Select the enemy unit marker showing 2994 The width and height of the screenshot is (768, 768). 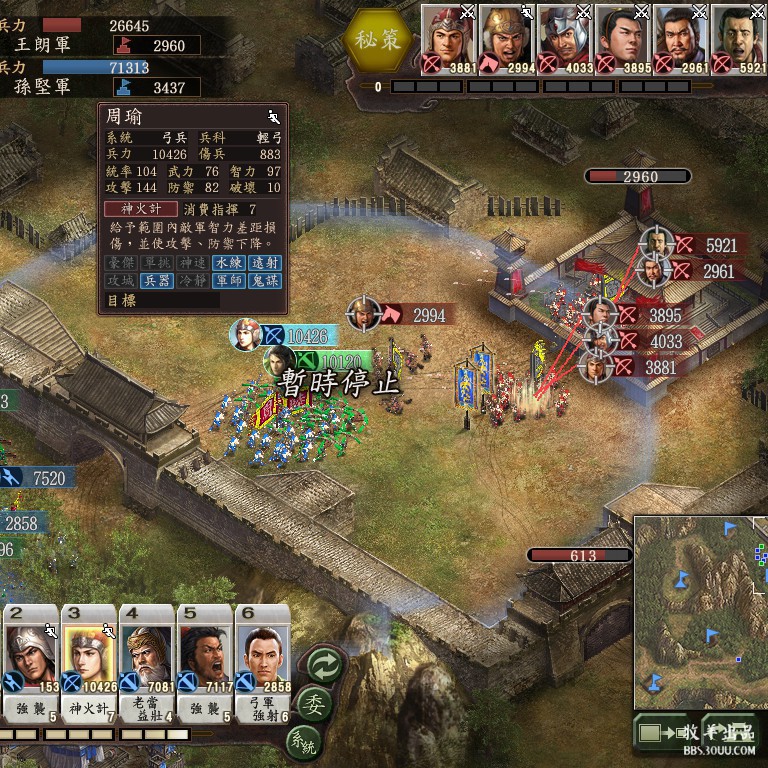pos(366,314)
